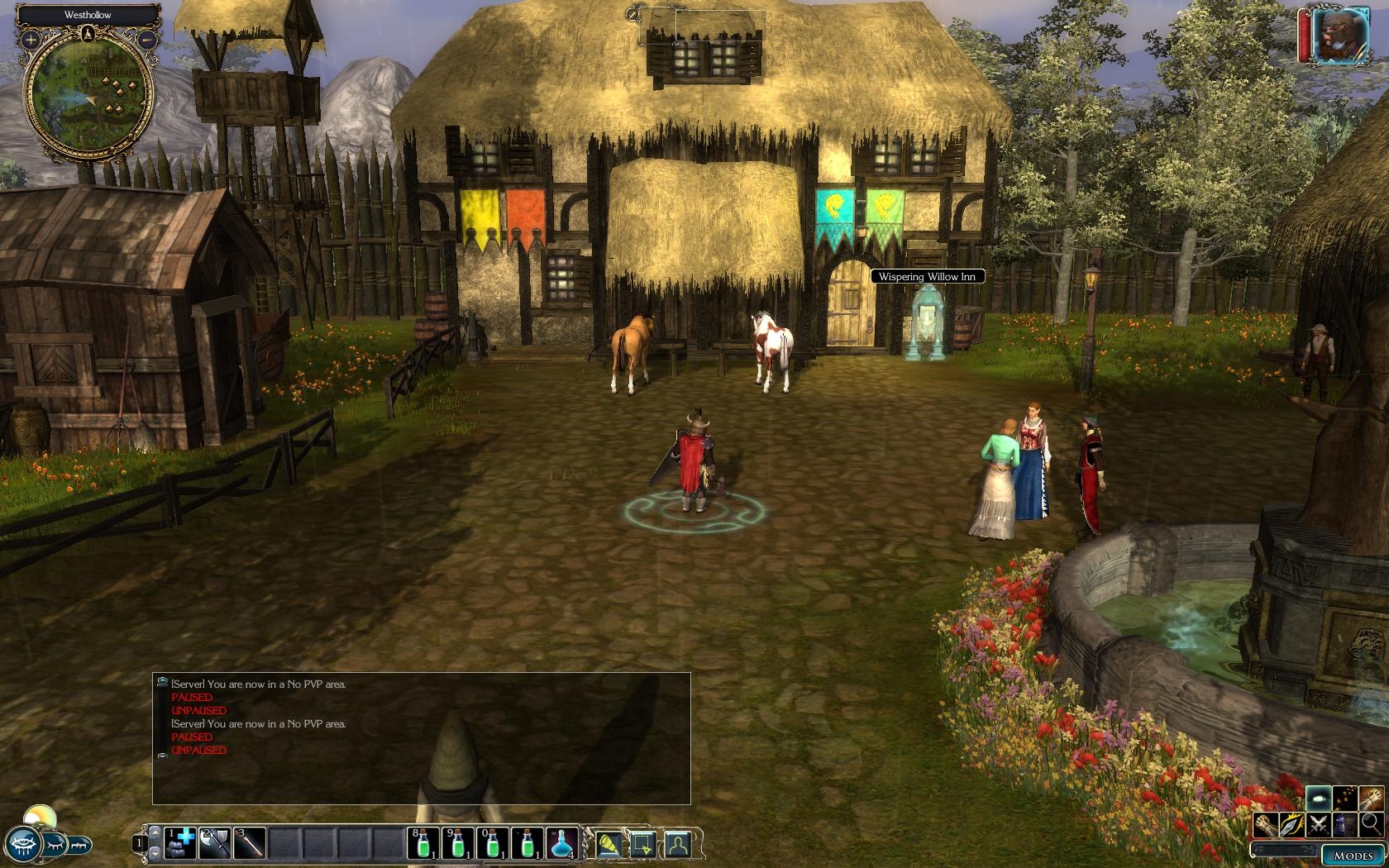This screenshot has height=868, width=1389.
Task: Click the chat log window
Action: pos(421,737)
